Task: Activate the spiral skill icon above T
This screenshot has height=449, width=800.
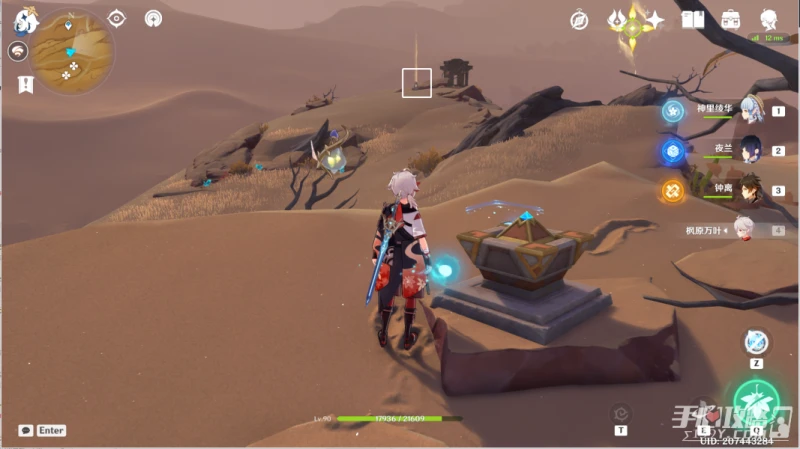Action: [621, 413]
